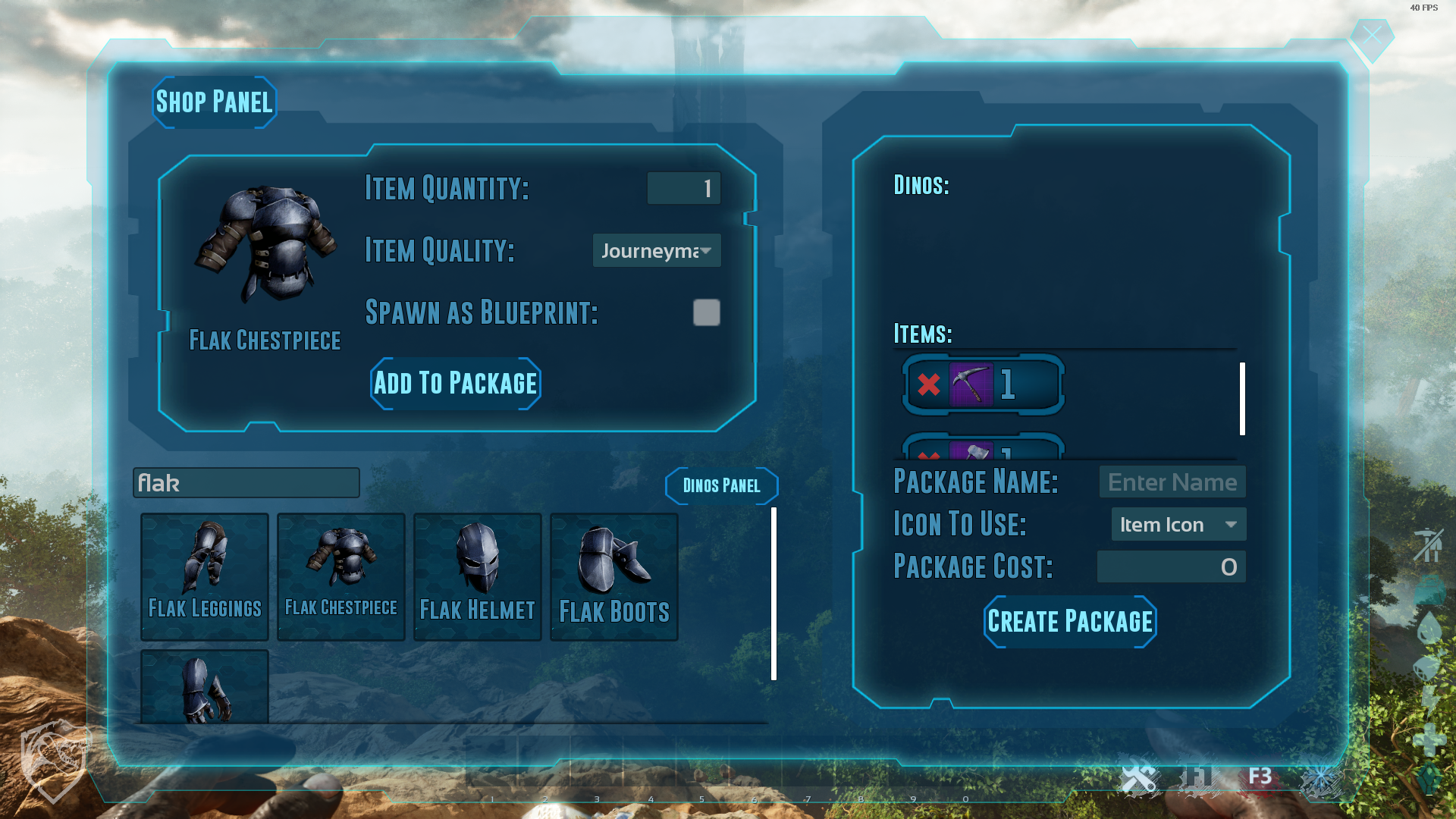This screenshot has width=1456, height=819.
Task: Click the package items list scrollbar
Action: pos(1242,399)
